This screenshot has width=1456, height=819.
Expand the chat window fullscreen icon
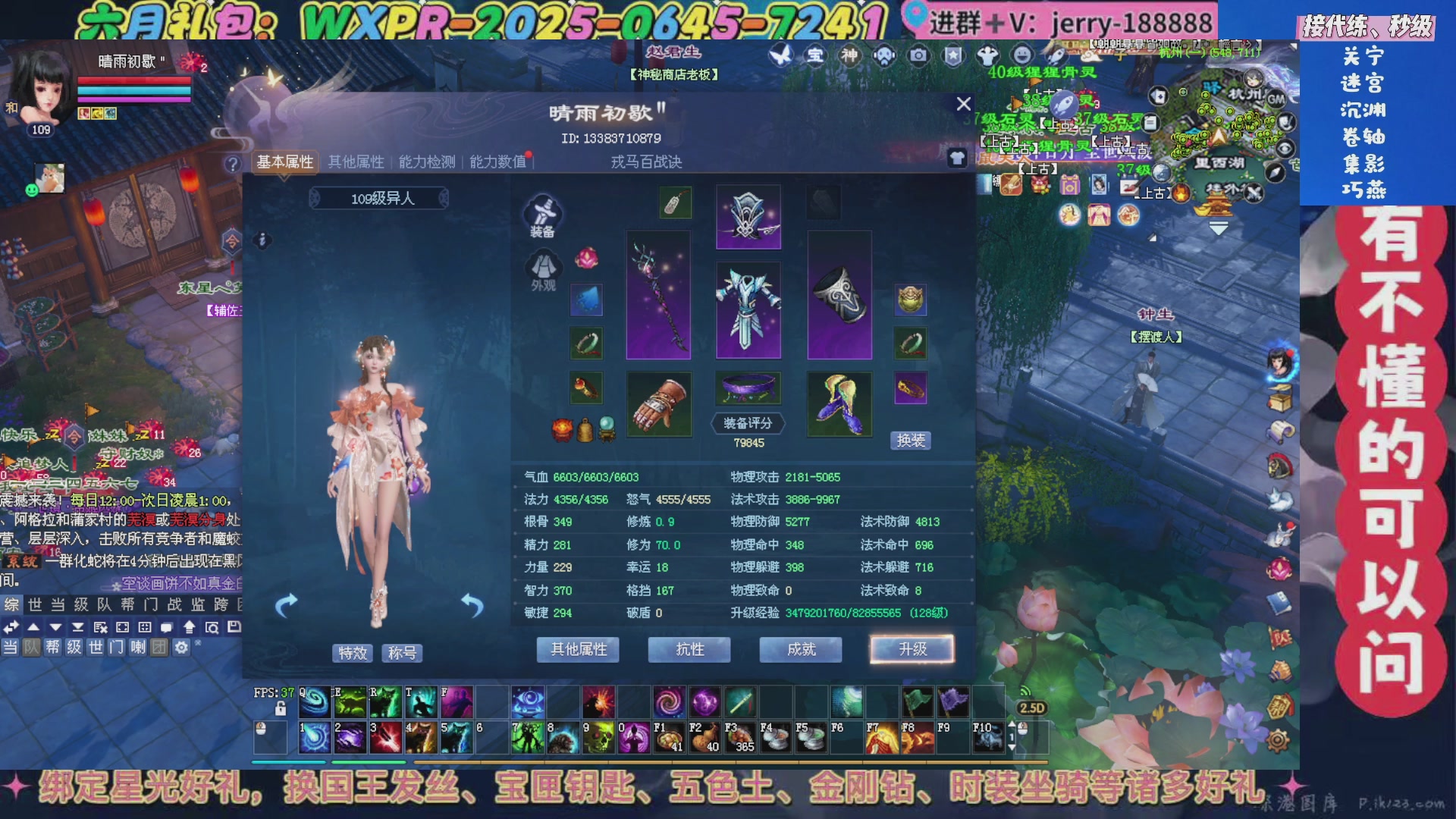pyautogui.click(x=121, y=627)
